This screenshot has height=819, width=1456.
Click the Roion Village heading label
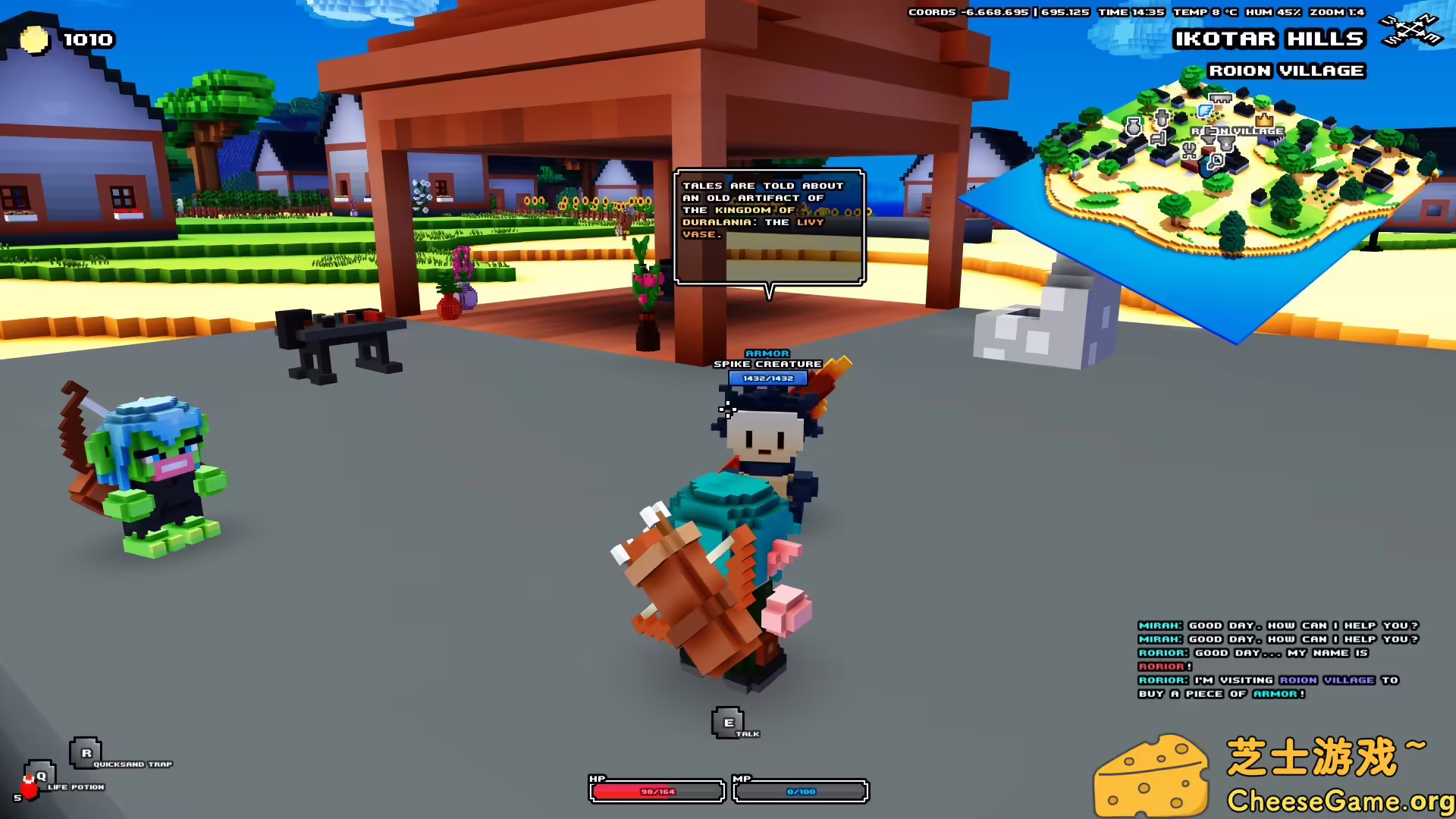coord(1287,71)
